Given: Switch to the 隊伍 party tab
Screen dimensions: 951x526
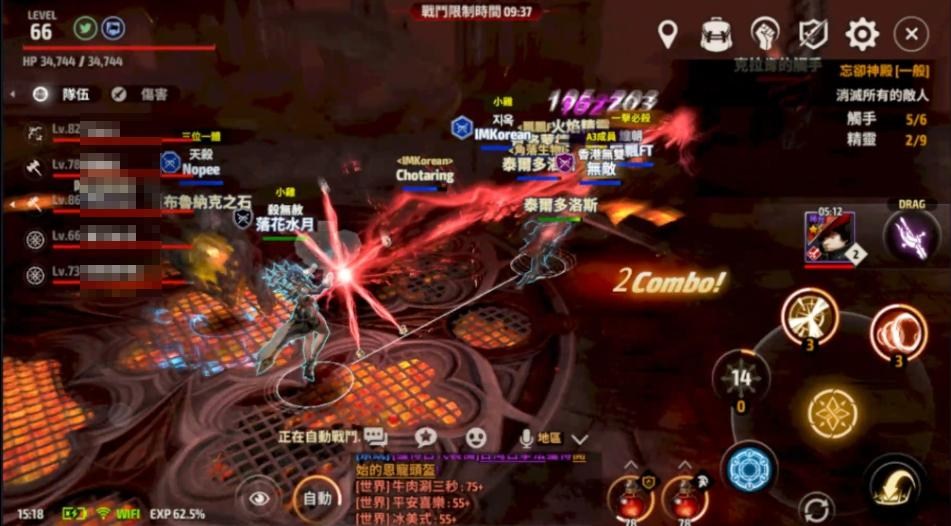Looking at the screenshot, I should pos(64,94).
